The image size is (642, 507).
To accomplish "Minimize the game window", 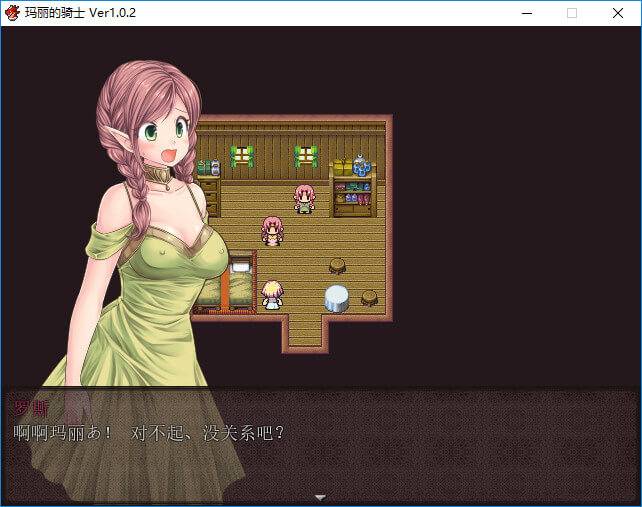I will (x=525, y=13).
